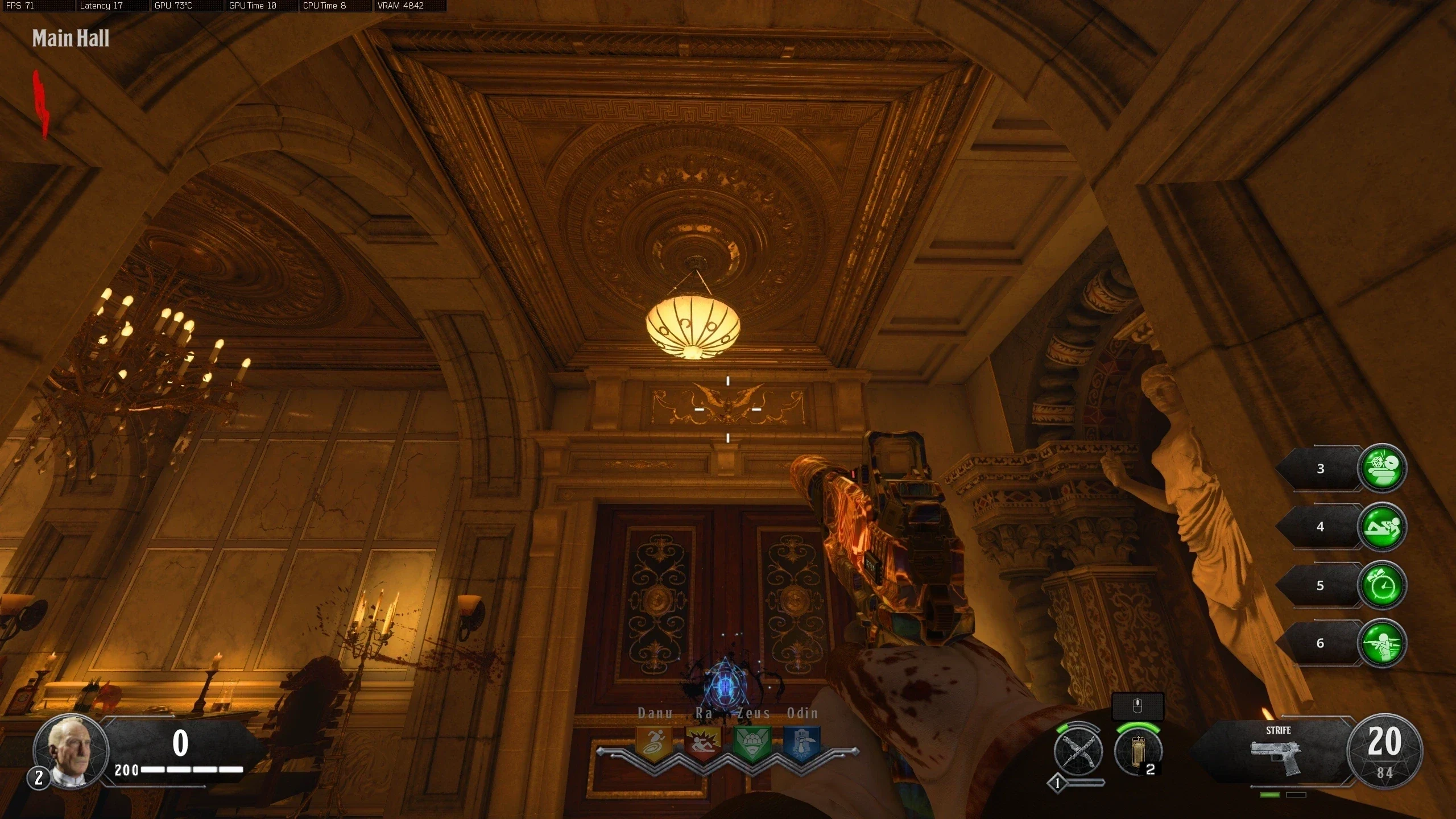The image size is (1456, 819).
Task: Use the crawling figure elixir in slot 4
Action: tap(1381, 527)
